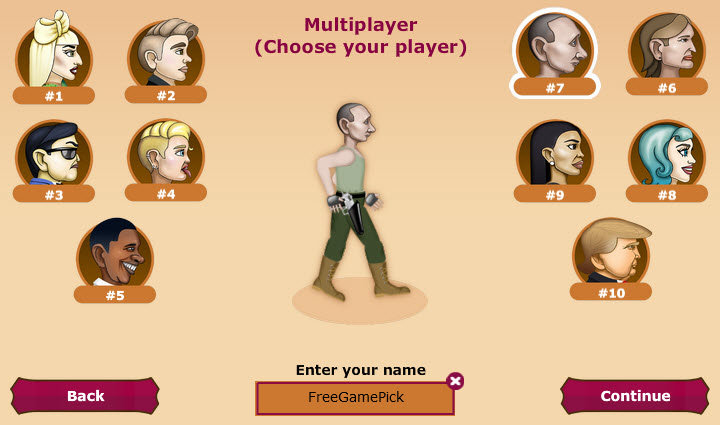
Task: Choose the teal-haired player #8
Action: coord(666,155)
